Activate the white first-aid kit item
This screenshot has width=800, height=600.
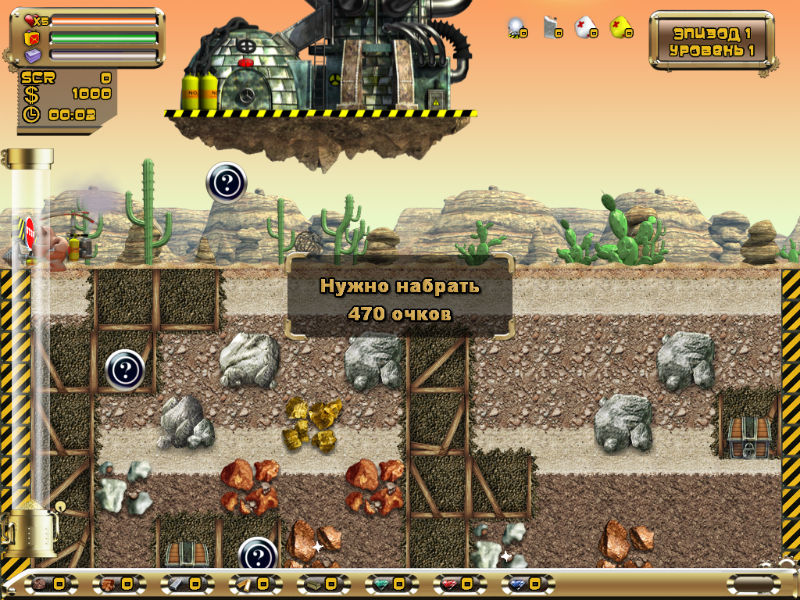click(585, 27)
